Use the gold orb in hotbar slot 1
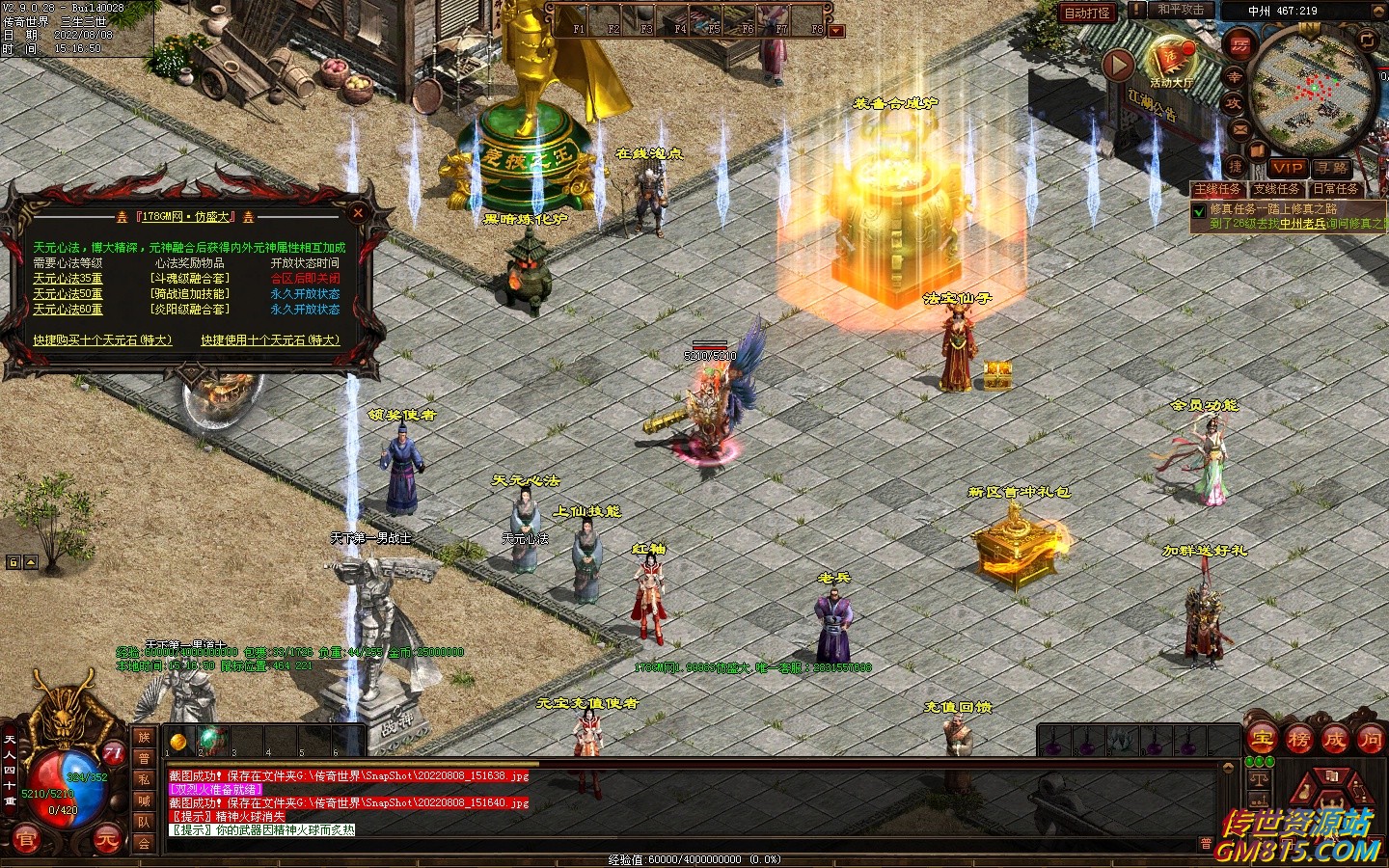Screen dimensions: 1389x868 [178, 741]
